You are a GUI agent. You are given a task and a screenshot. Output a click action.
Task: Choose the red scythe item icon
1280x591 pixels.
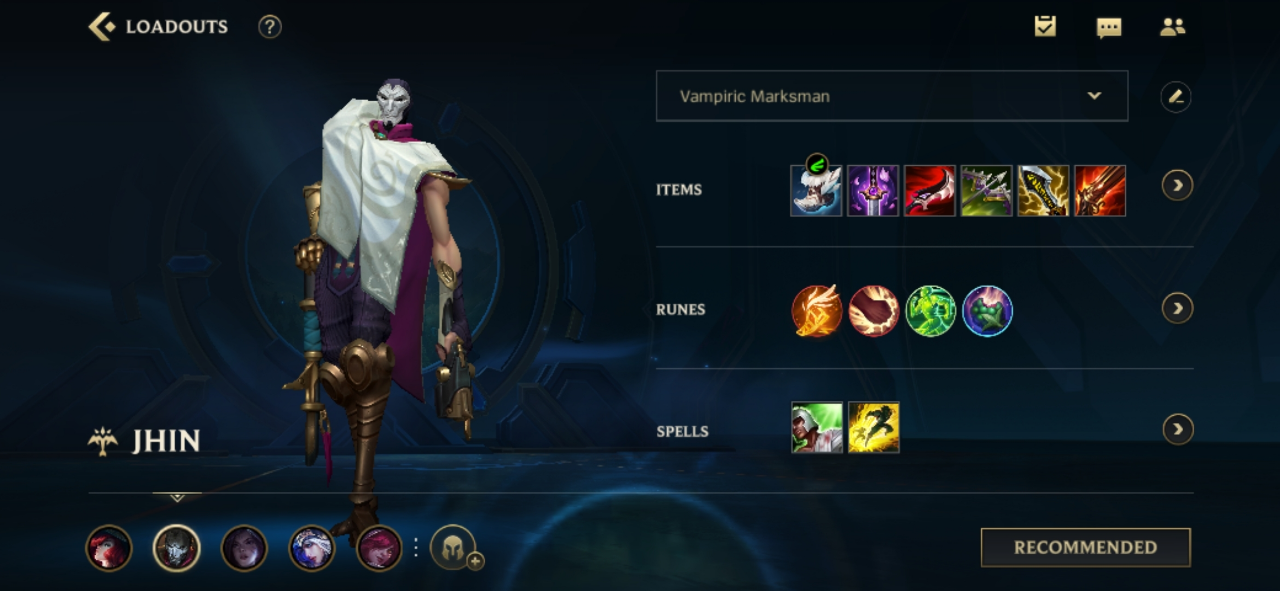coord(930,190)
